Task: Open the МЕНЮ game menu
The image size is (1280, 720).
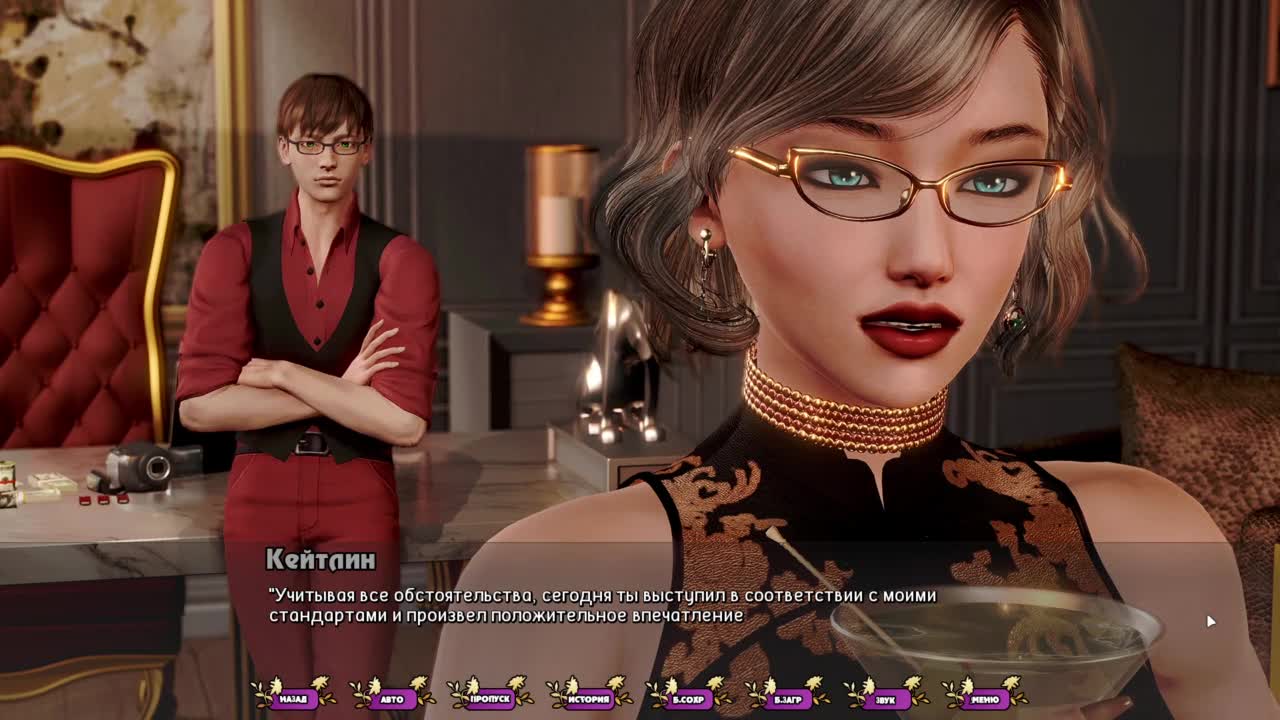Action: [x=985, y=699]
